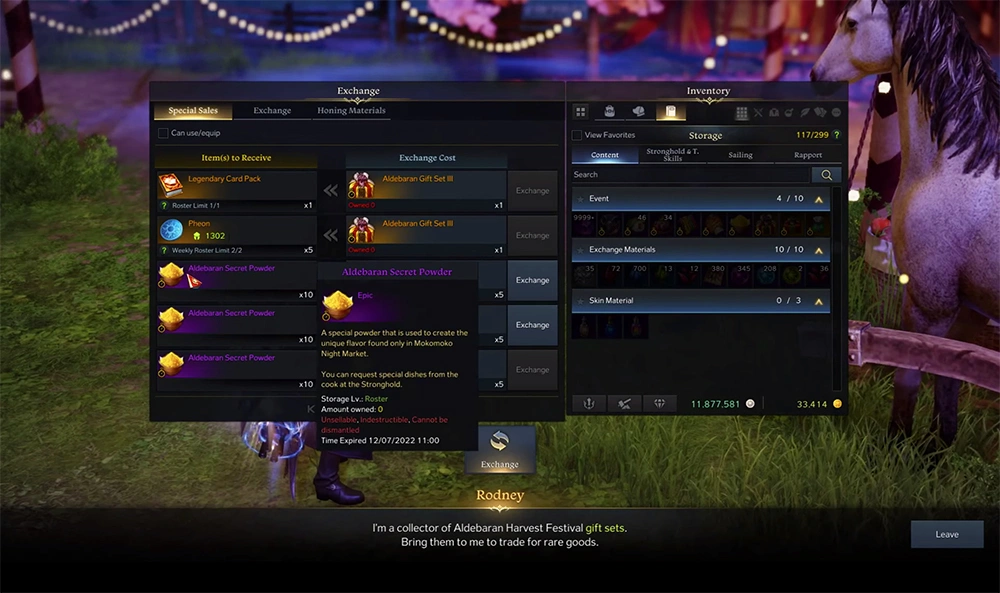
Task: Select the Legendary Card Pack row
Action: tap(237, 184)
